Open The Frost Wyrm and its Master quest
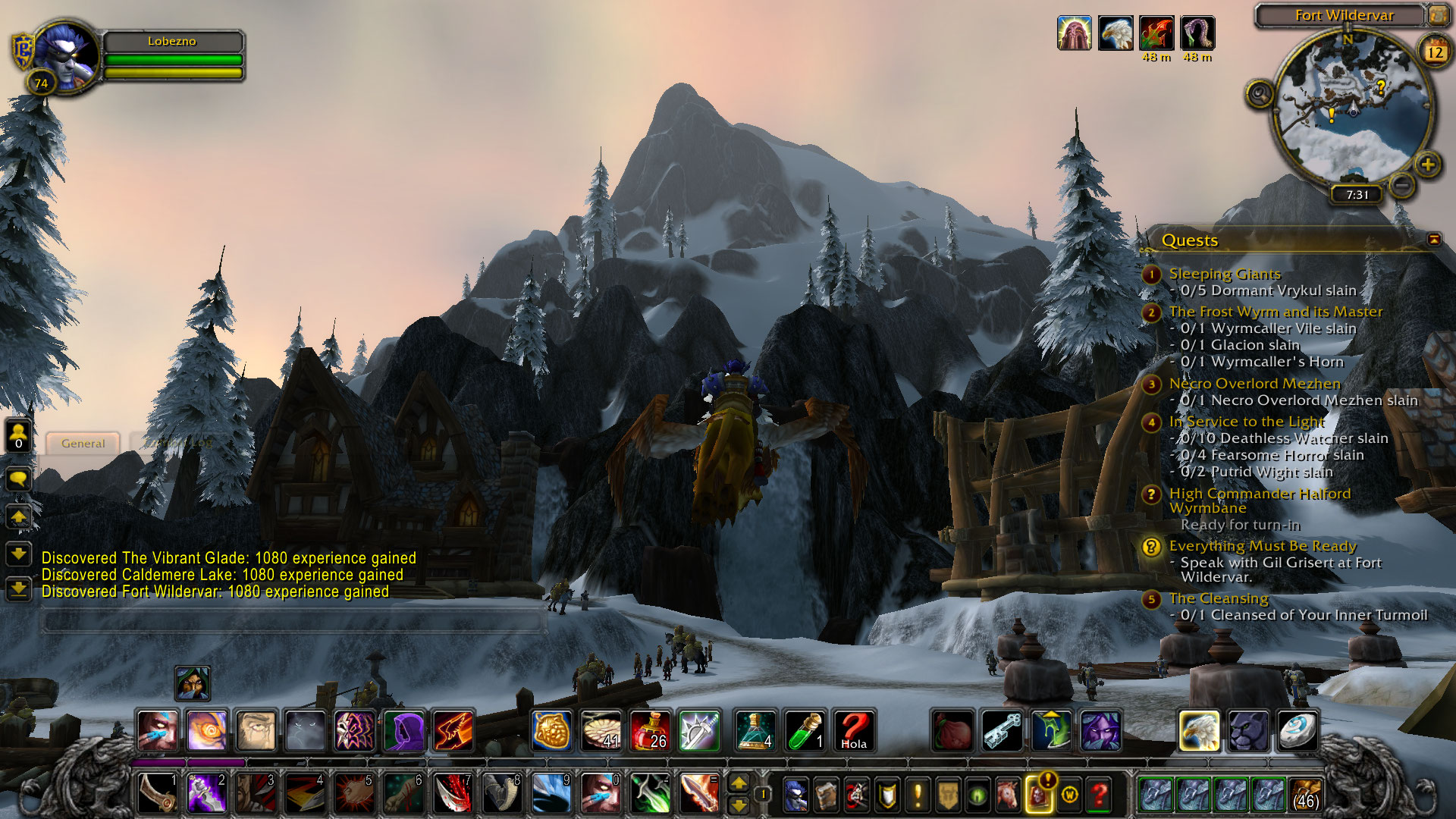The width and height of the screenshot is (1456, 819). 1276,312
